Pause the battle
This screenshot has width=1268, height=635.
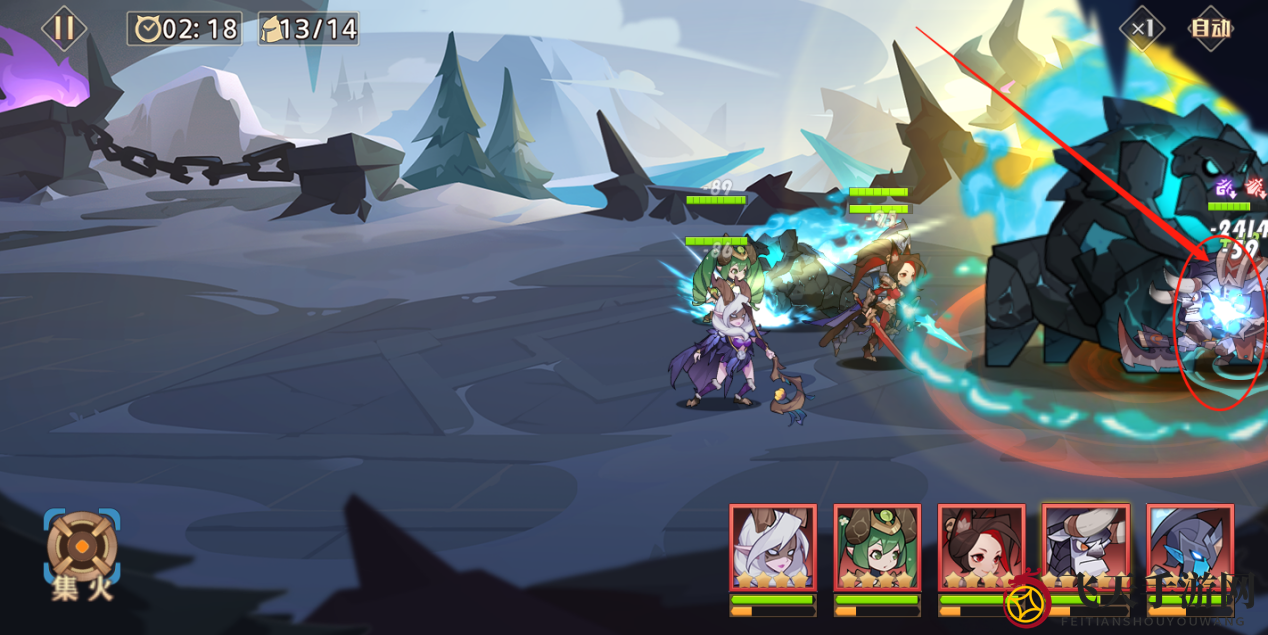click(63, 27)
